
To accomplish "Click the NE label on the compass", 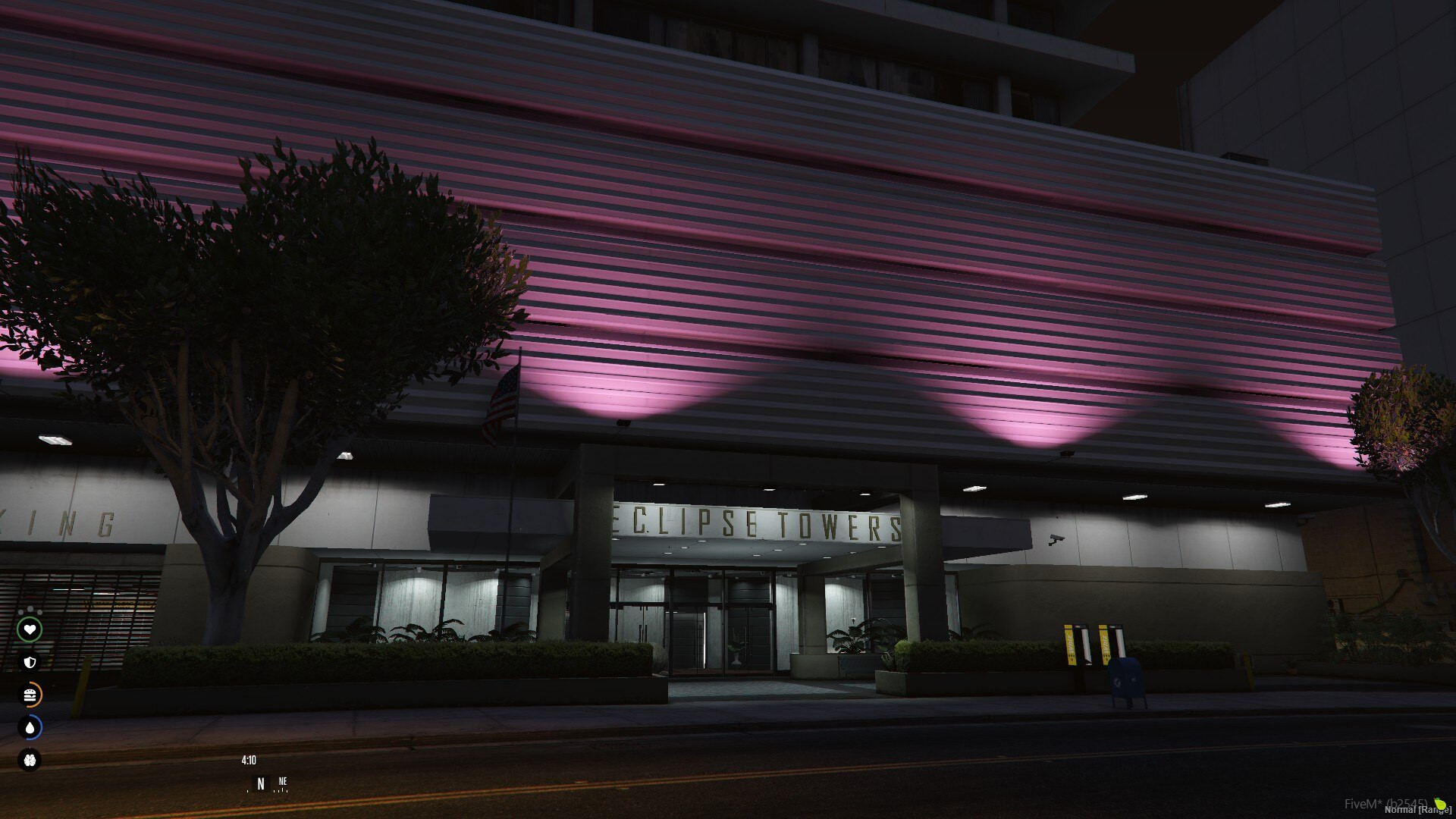I will pyautogui.click(x=284, y=780).
